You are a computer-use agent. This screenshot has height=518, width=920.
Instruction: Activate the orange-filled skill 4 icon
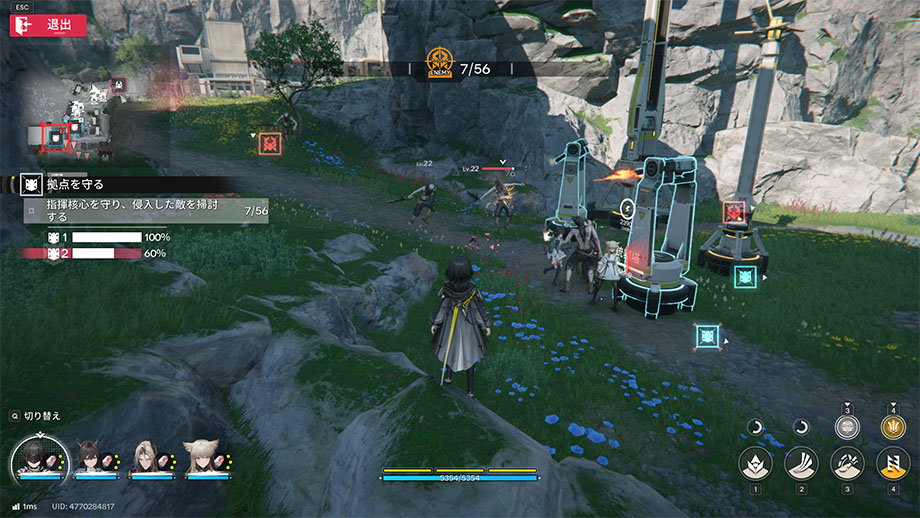(x=893, y=463)
